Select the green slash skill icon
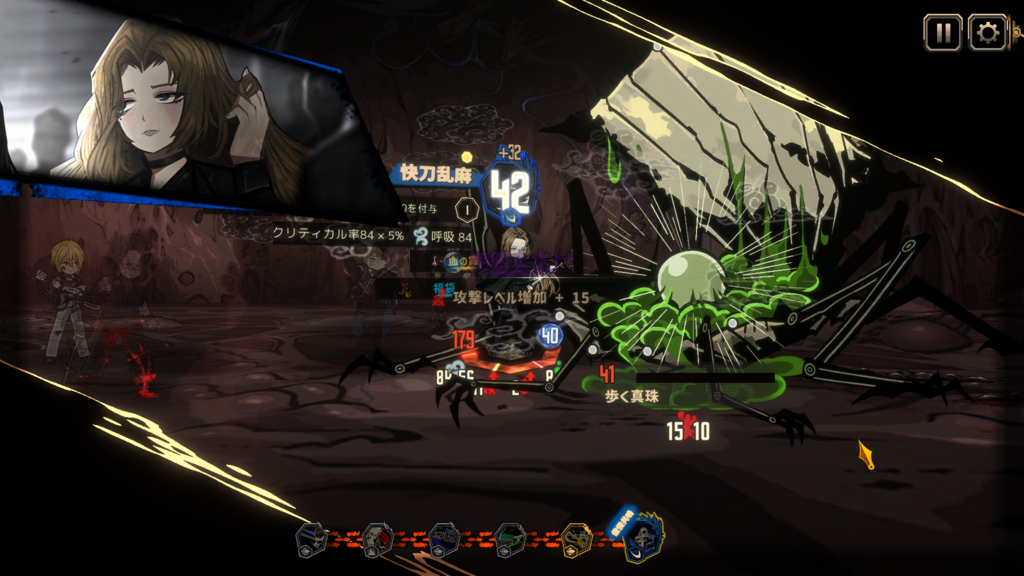1024x576 pixels. tap(510, 540)
